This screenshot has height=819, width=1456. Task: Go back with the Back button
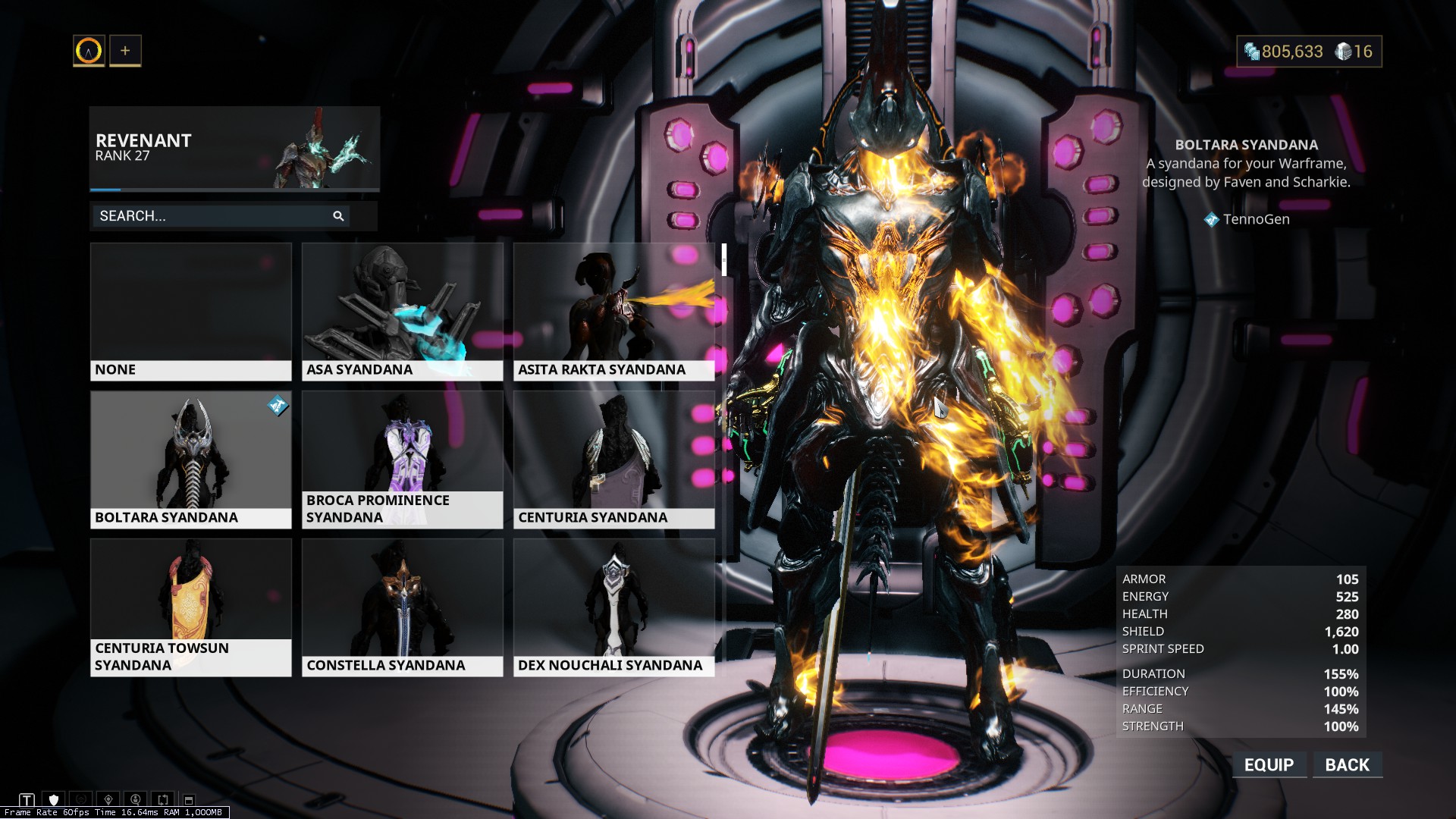(1347, 764)
